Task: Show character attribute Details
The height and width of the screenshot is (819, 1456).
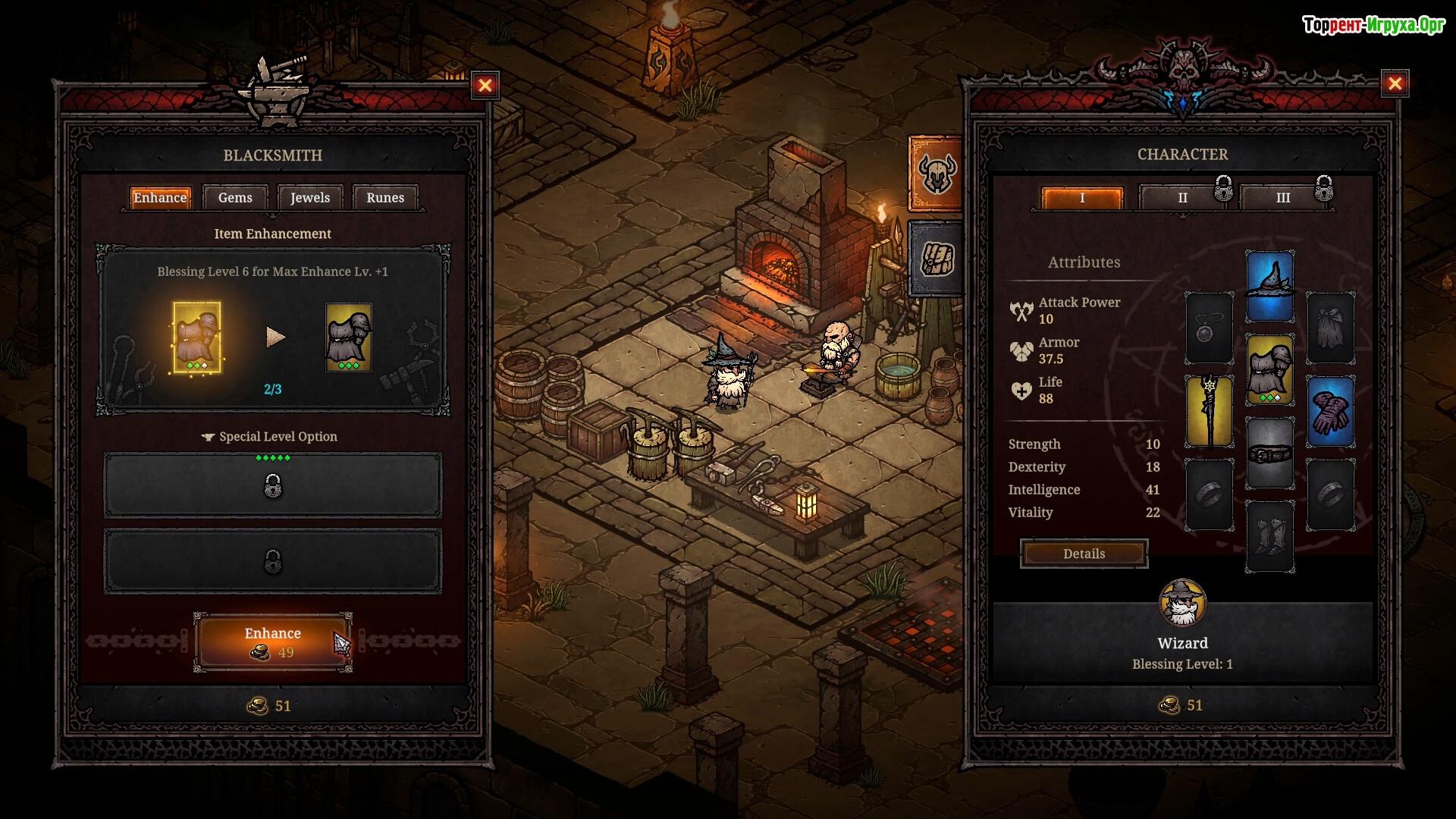Action: pyautogui.click(x=1084, y=554)
